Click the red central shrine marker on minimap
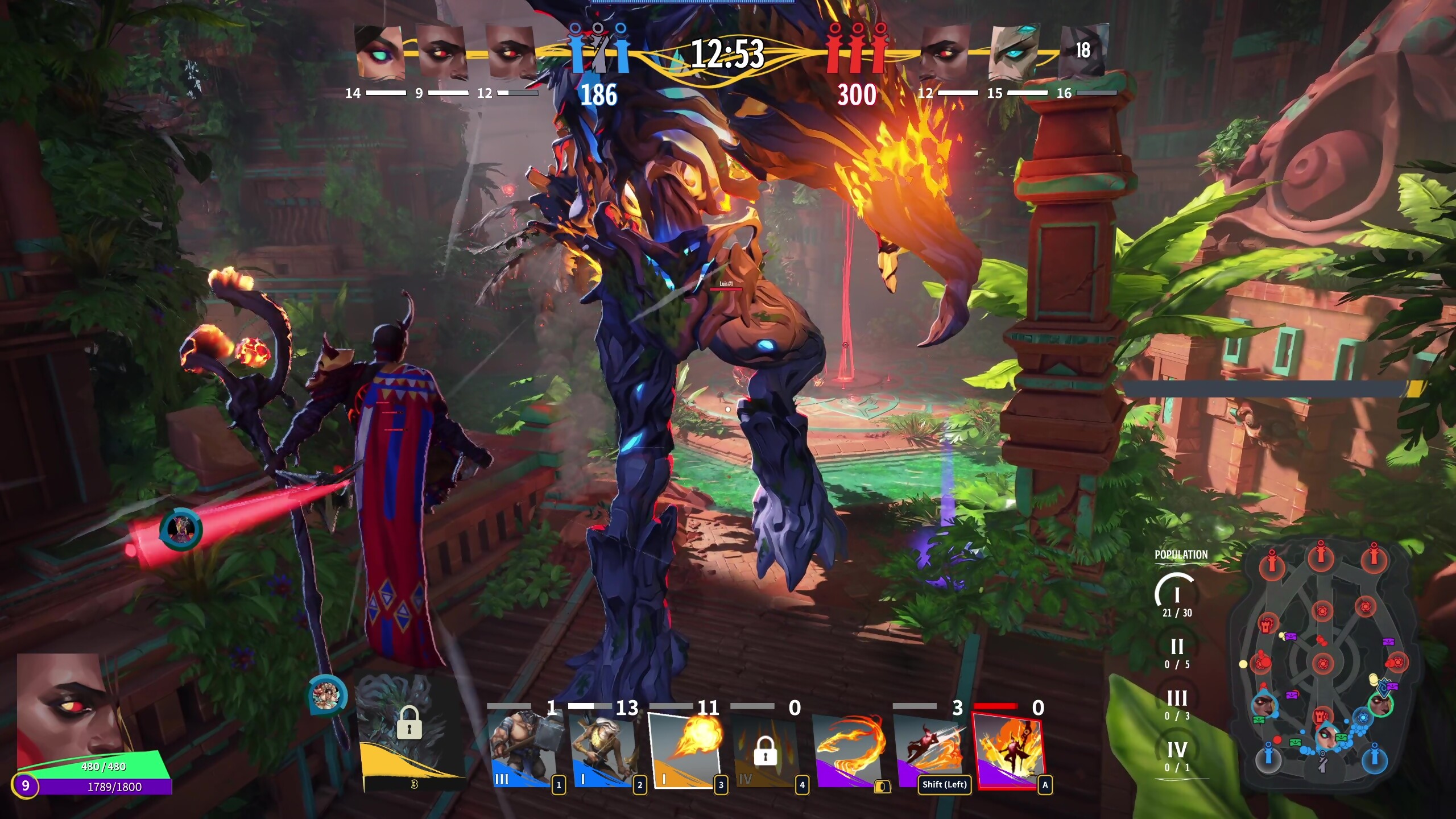This screenshot has width=1456, height=819. point(1323,663)
